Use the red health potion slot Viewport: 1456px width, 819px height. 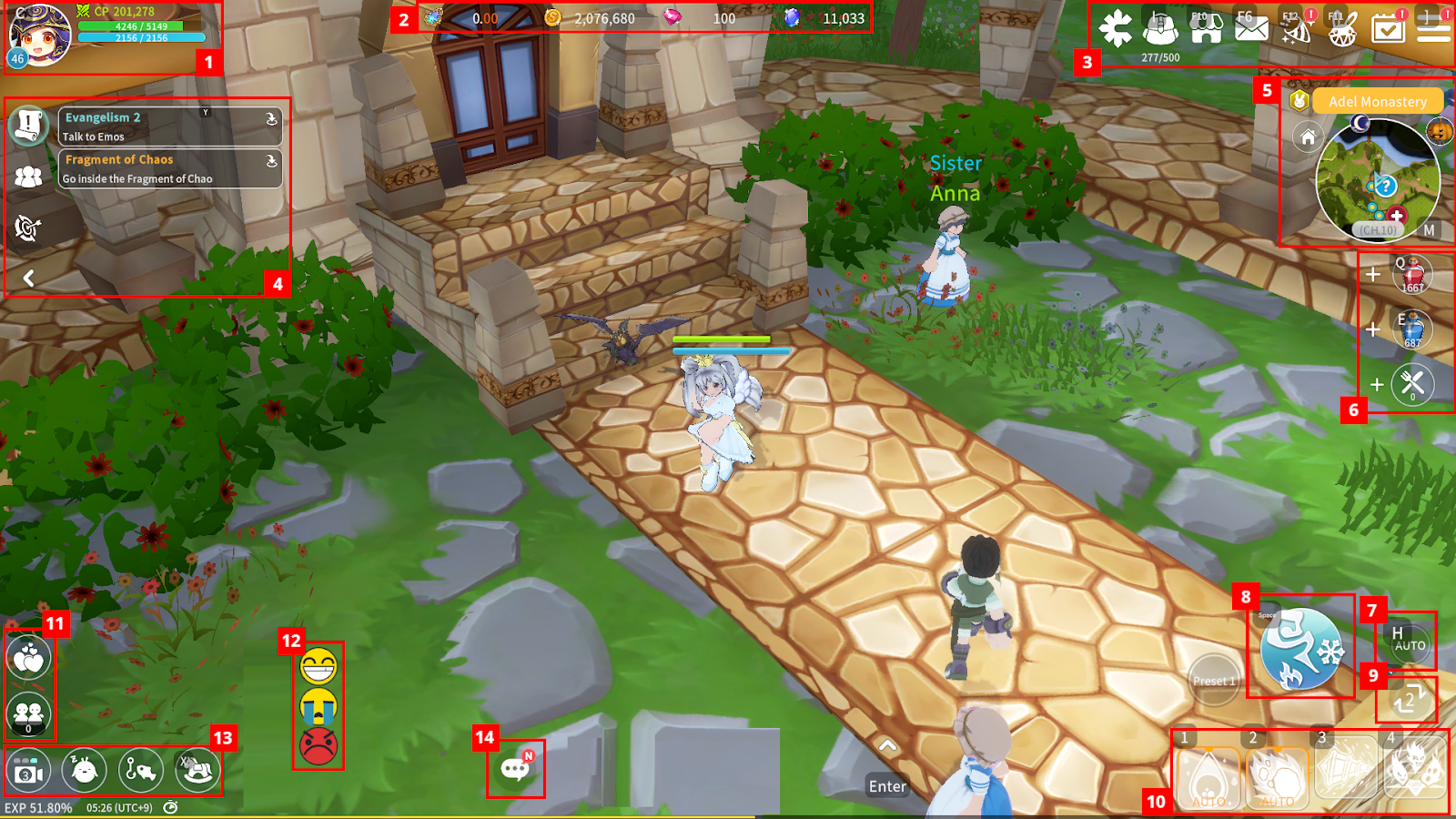click(1412, 275)
